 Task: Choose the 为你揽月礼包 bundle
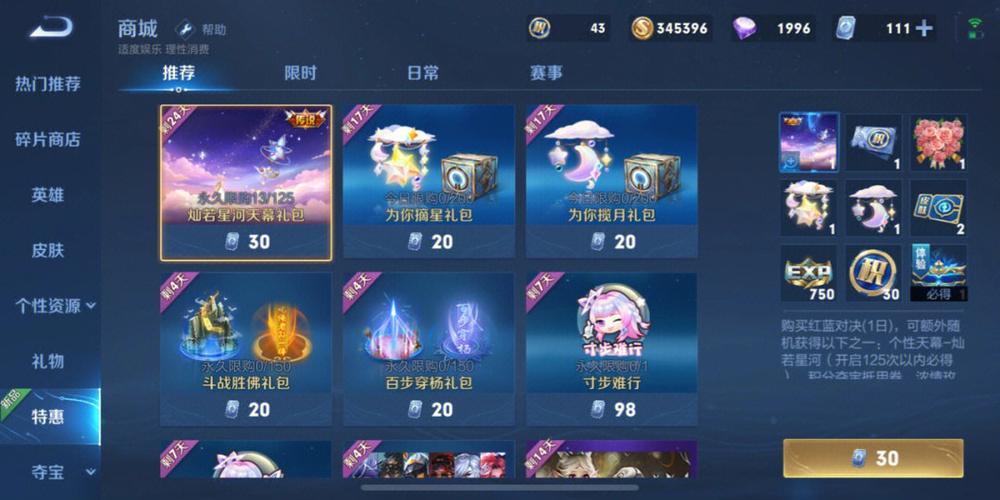tap(612, 183)
